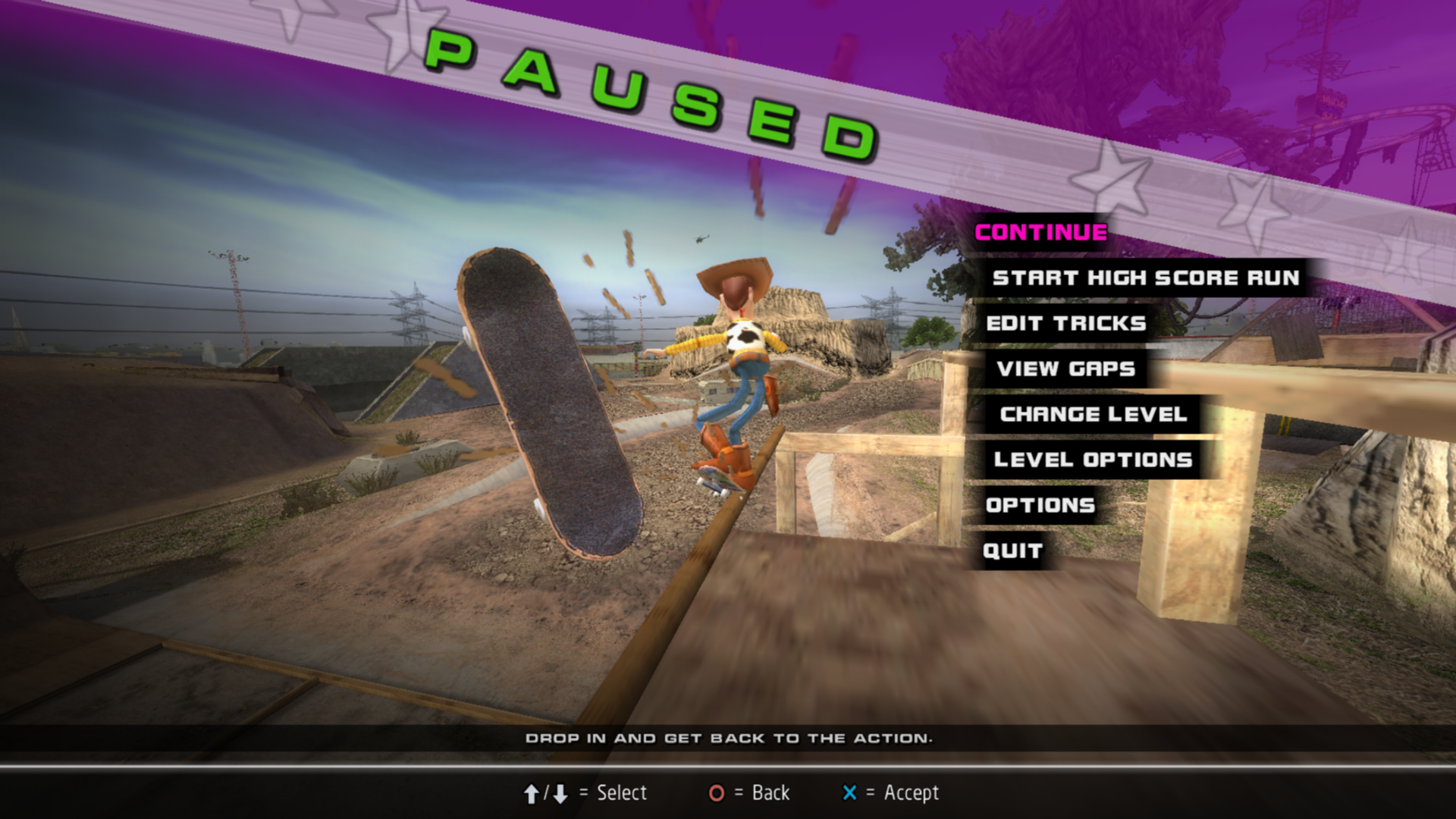Open the Edit Tricks menu
This screenshot has height=819, width=1456.
point(1065,324)
